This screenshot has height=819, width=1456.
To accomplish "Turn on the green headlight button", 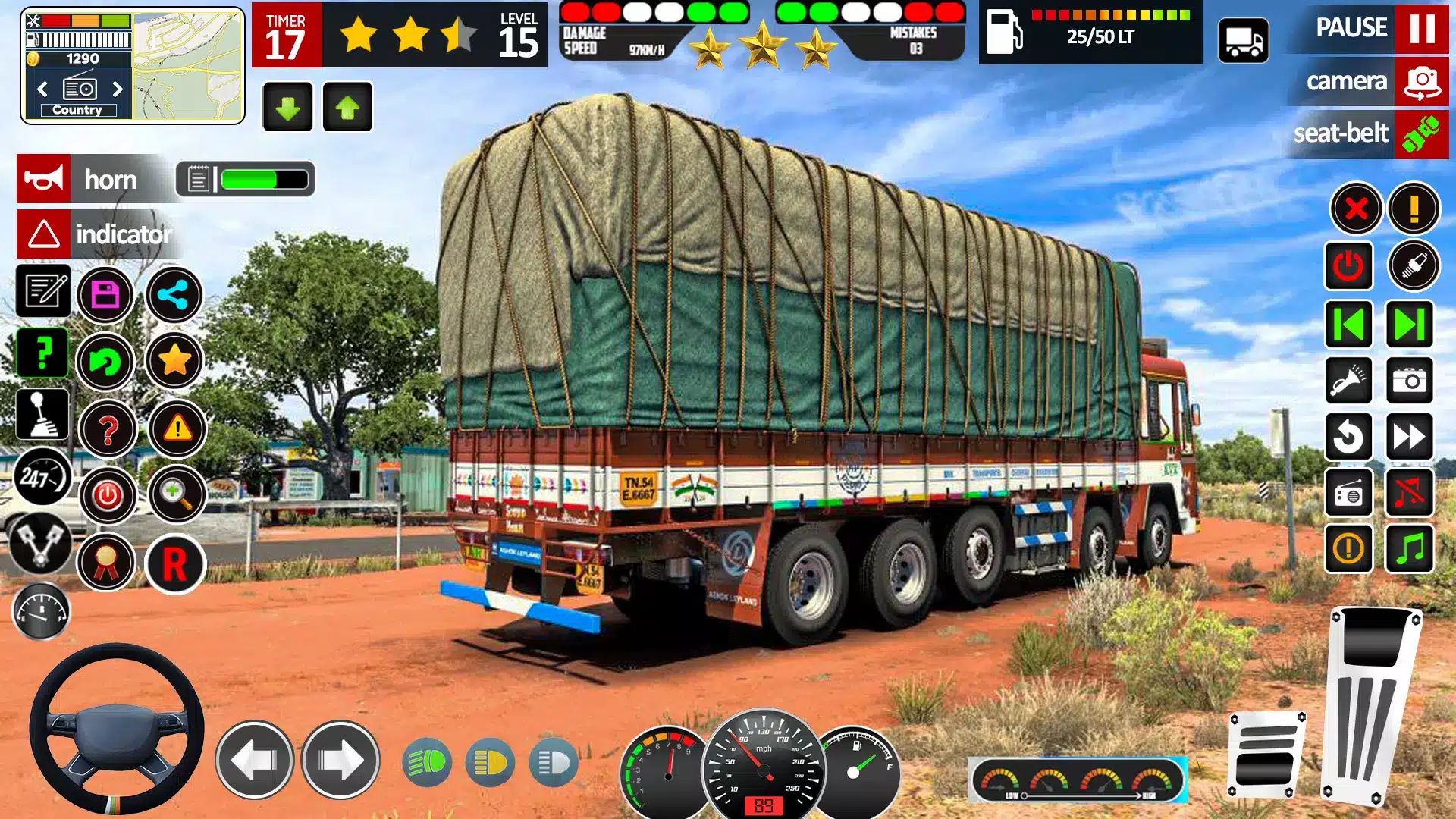I will (x=427, y=762).
